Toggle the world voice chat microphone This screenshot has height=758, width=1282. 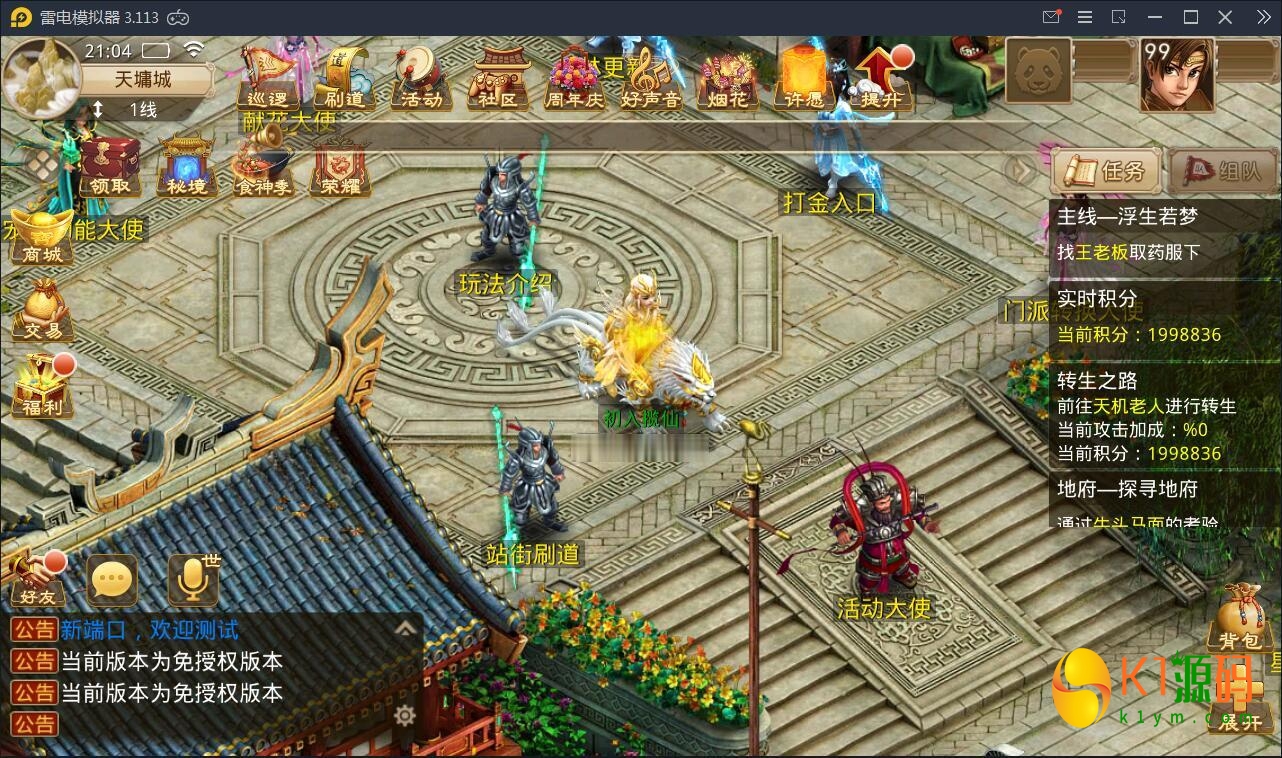pos(192,578)
